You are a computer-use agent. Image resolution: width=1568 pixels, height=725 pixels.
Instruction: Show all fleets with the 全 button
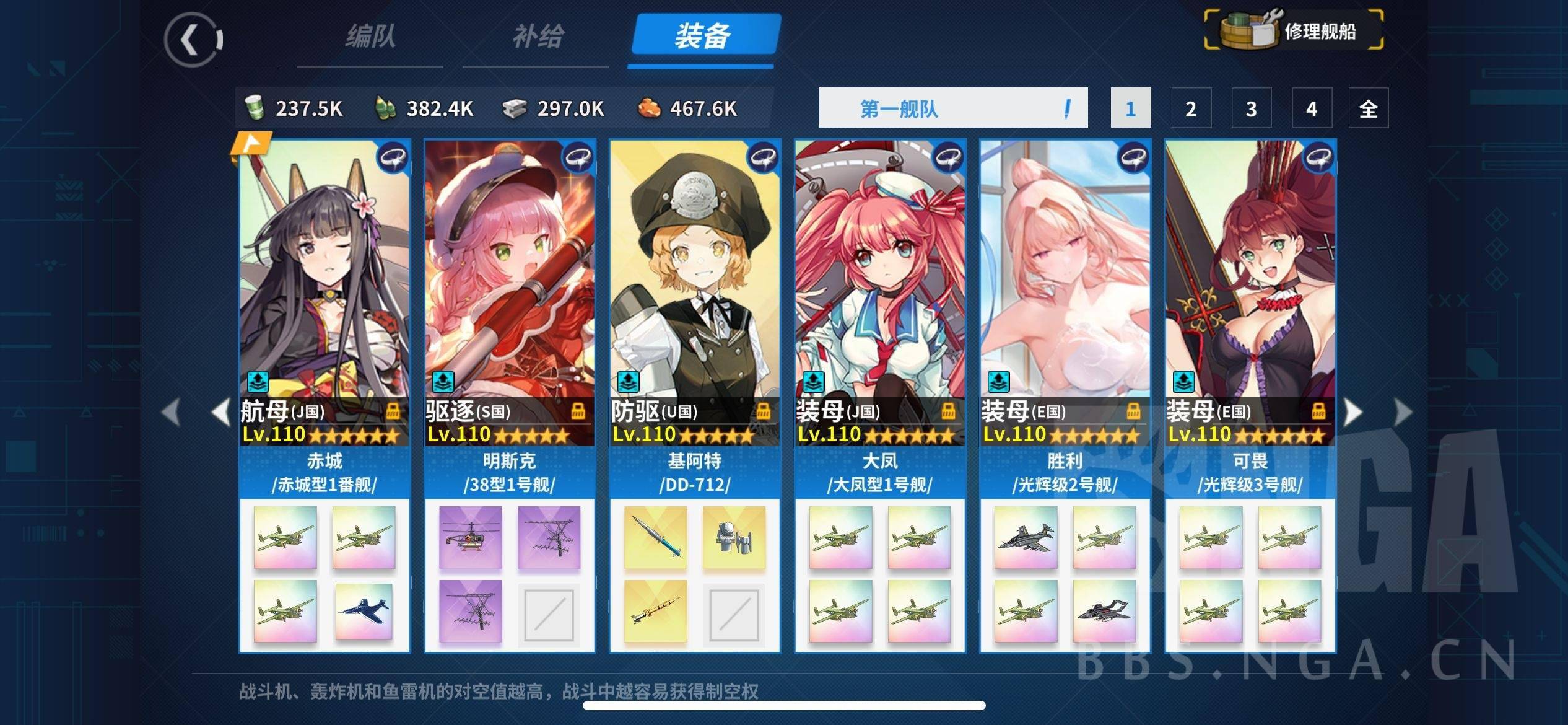[1368, 108]
